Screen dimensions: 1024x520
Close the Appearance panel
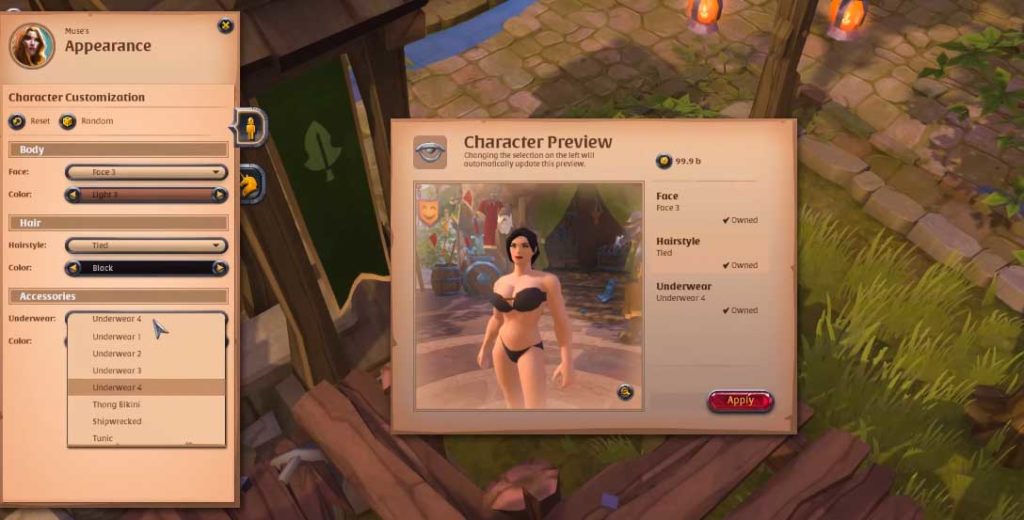point(225,26)
